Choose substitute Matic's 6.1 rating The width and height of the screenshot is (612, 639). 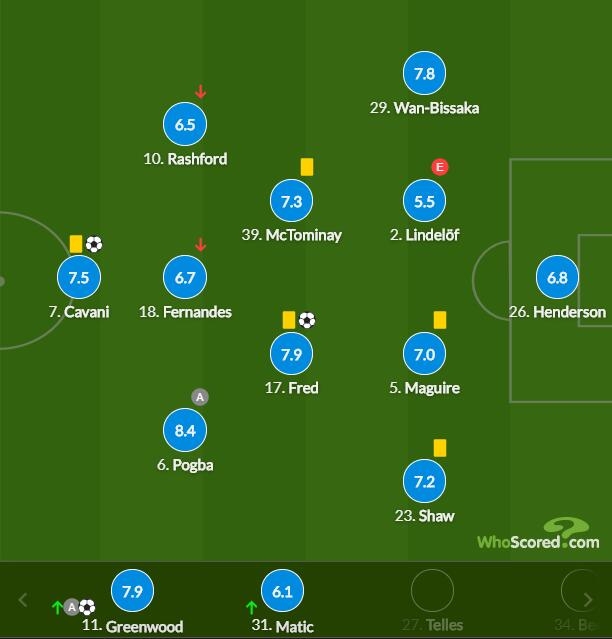tap(282, 592)
